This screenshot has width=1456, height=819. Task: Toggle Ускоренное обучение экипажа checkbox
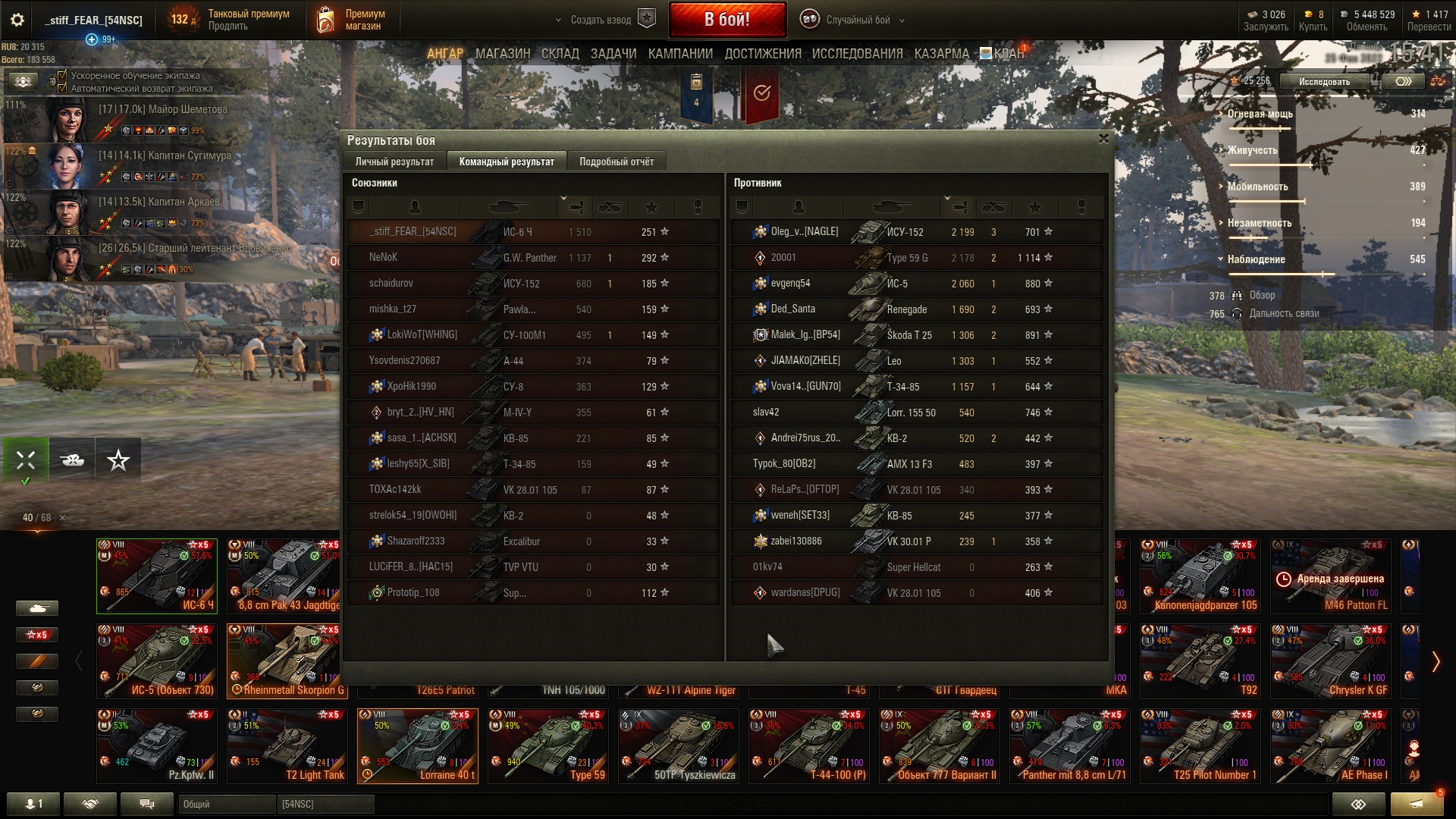point(63,75)
